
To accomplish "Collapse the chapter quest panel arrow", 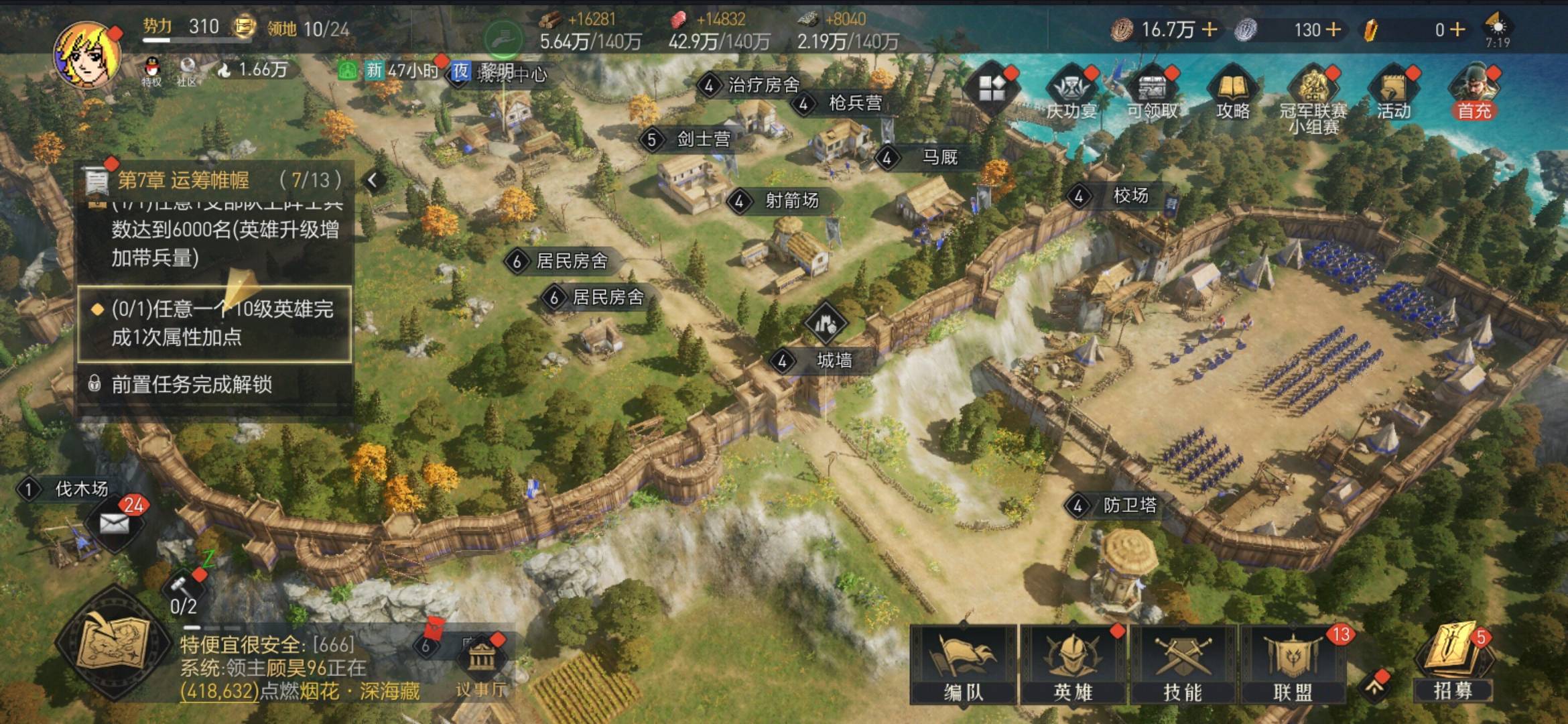I will (373, 180).
